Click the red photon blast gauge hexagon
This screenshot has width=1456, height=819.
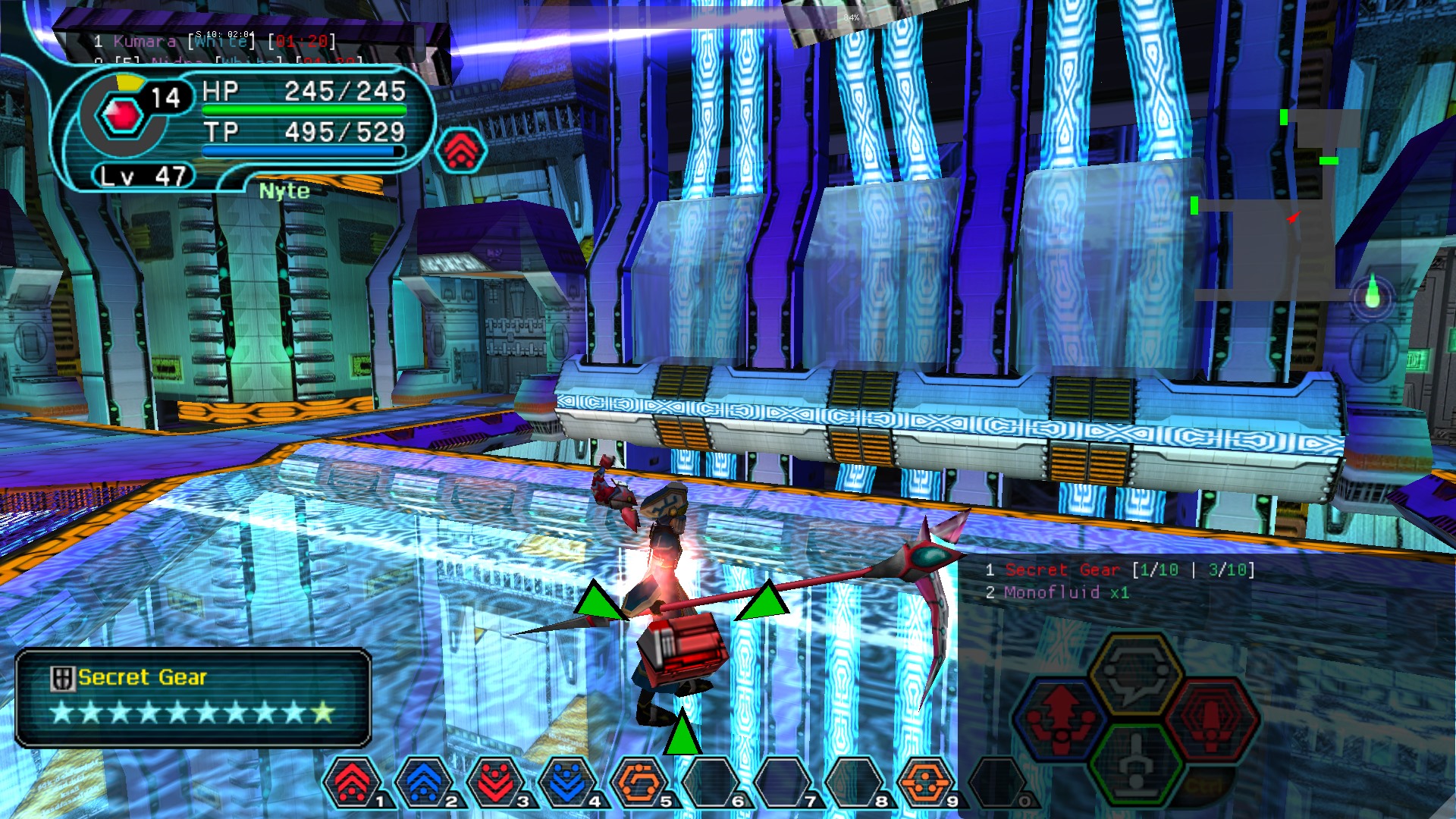tap(123, 115)
